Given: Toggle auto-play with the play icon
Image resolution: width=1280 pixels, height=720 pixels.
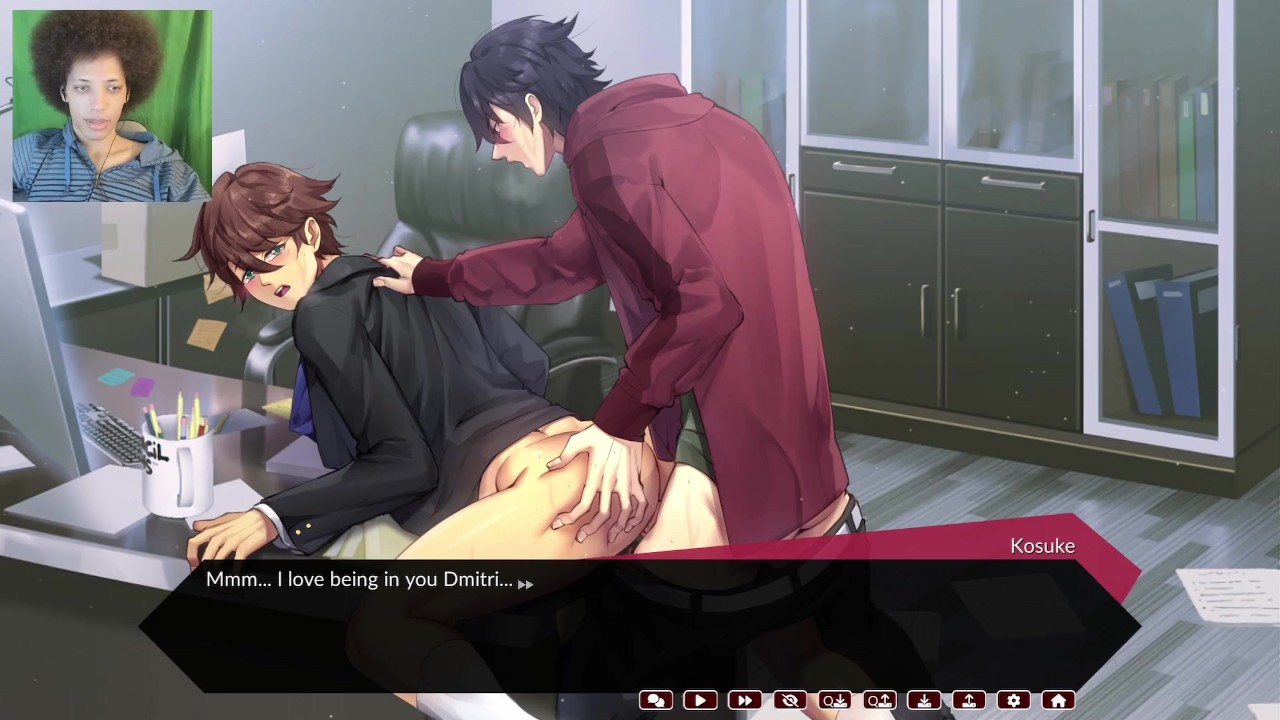Looking at the screenshot, I should (700, 701).
